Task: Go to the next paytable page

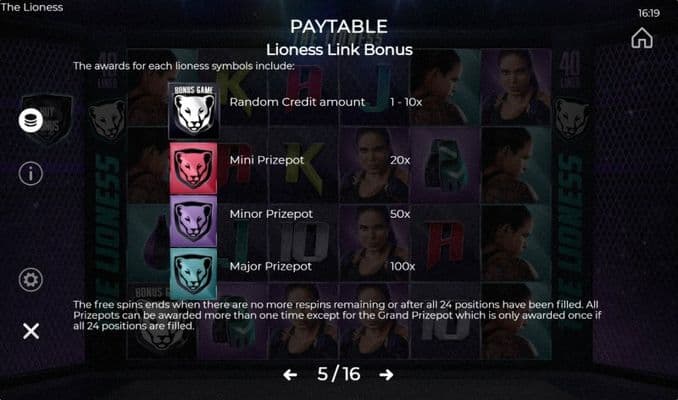Action: coord(386,375)
